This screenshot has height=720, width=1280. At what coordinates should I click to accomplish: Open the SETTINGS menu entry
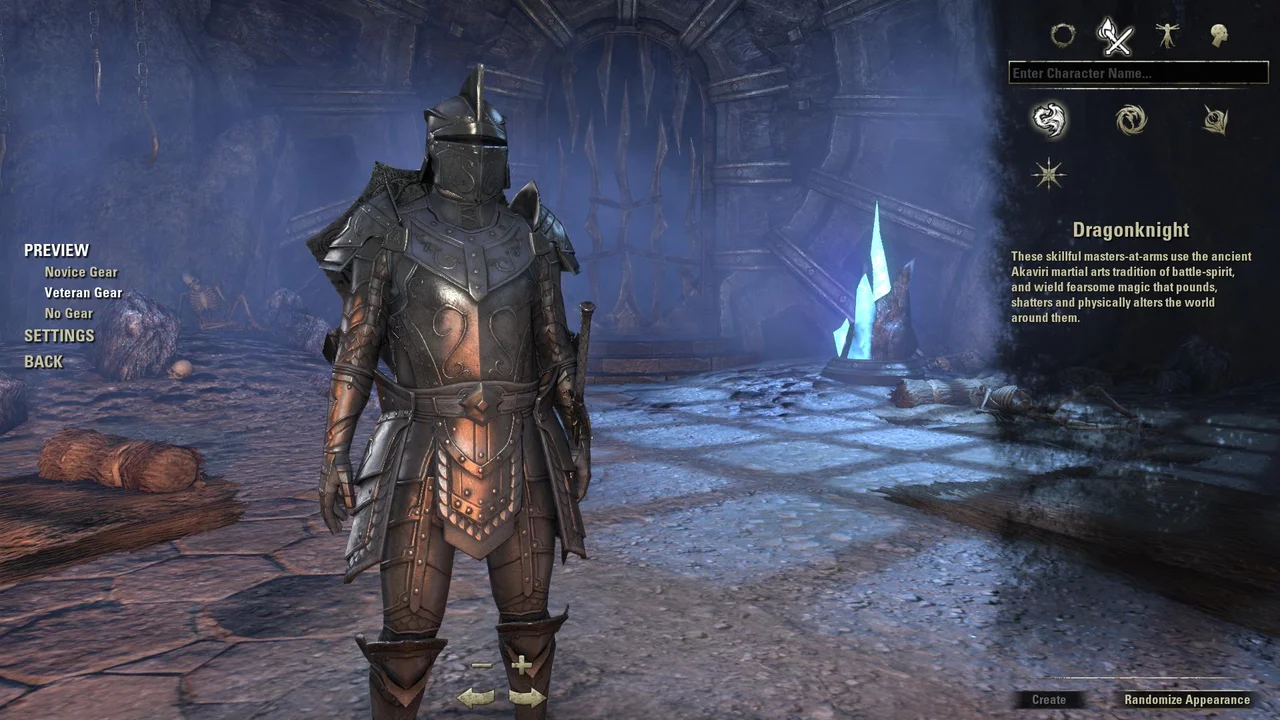(59, 336)
